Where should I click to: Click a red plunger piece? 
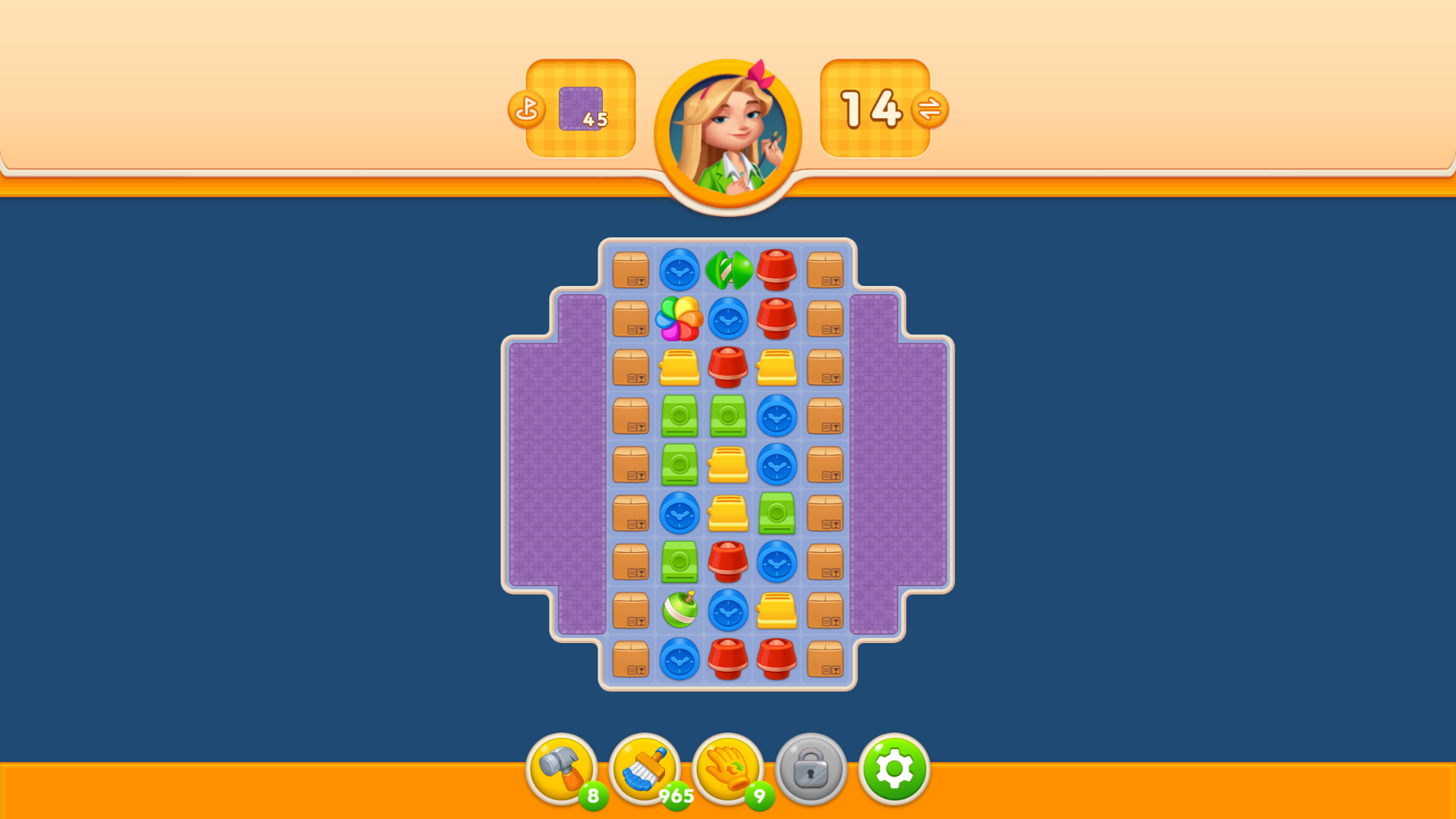coord(778,271)
